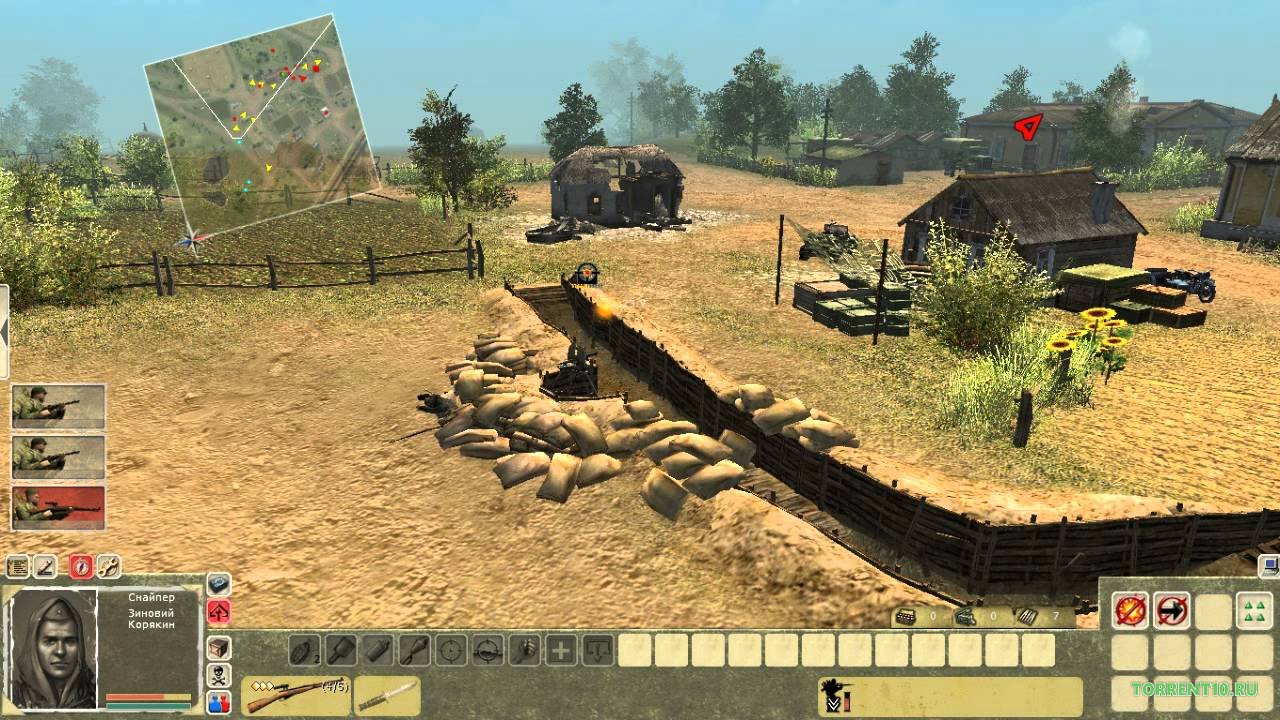Toggle the hold position order

pos(1171,609)
